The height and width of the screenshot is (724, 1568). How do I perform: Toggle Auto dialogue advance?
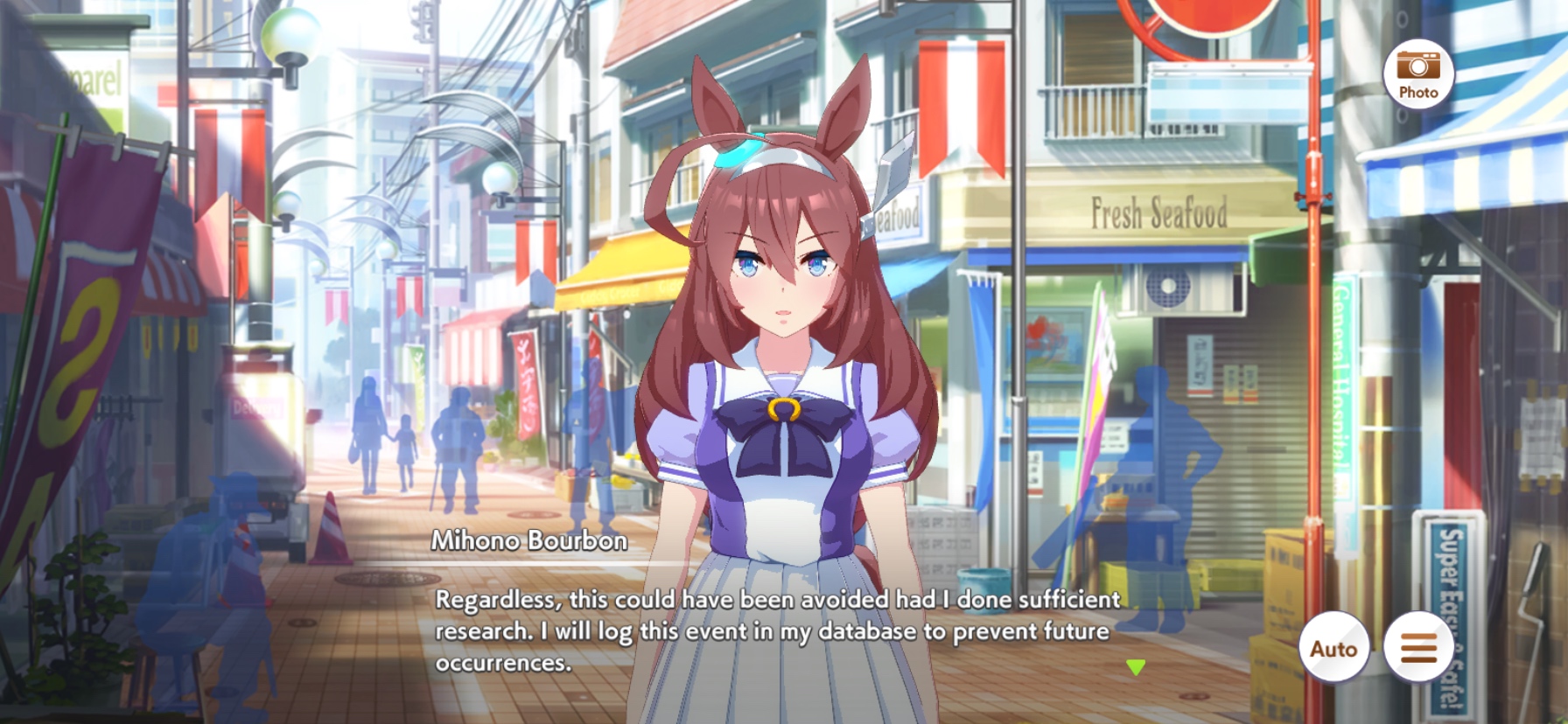click(x=1333, y=648)
